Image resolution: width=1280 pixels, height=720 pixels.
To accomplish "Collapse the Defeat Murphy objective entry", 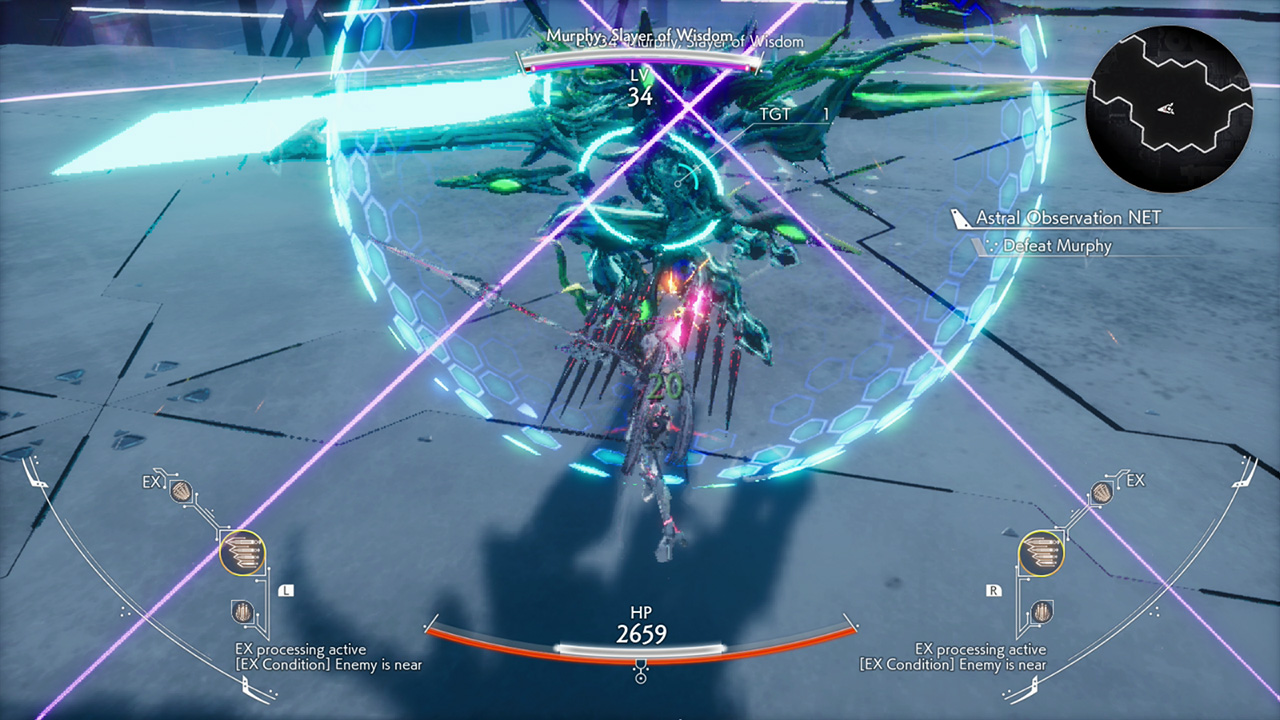I will 1059,246.
